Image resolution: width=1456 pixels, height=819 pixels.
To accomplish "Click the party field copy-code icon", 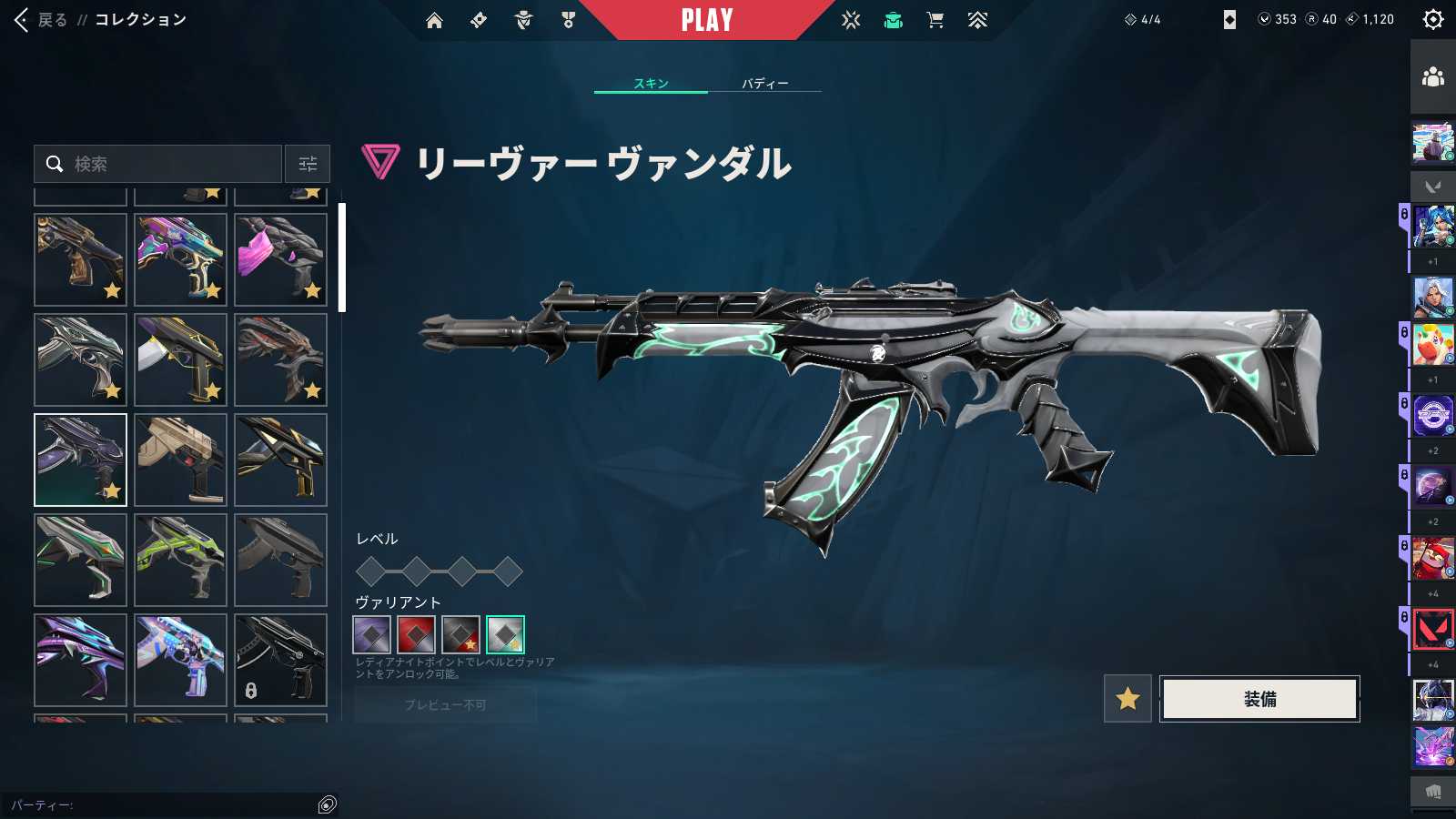I will [x=328, y=804].
